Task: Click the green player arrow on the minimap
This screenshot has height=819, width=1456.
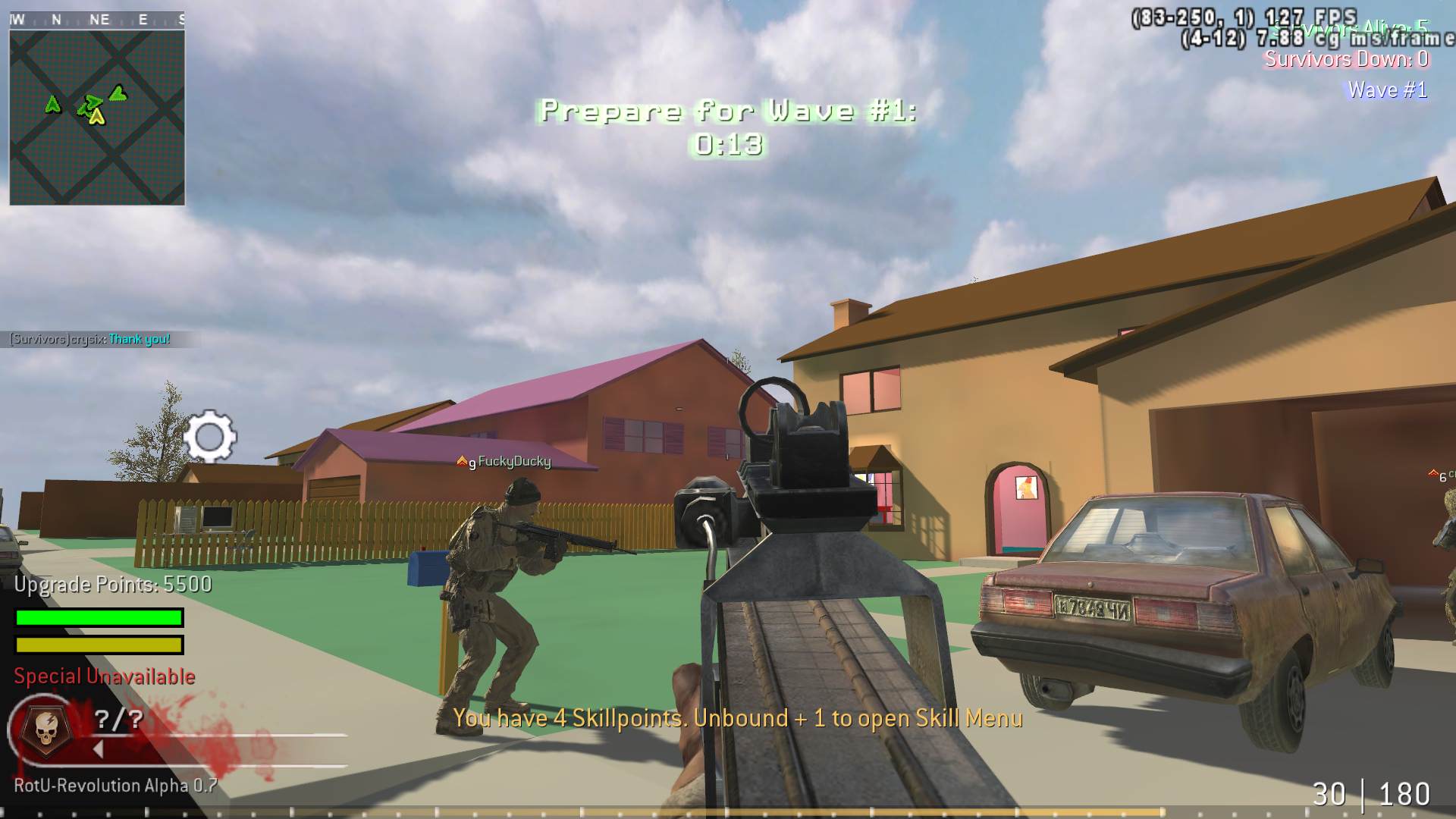Action: (118, 95)
